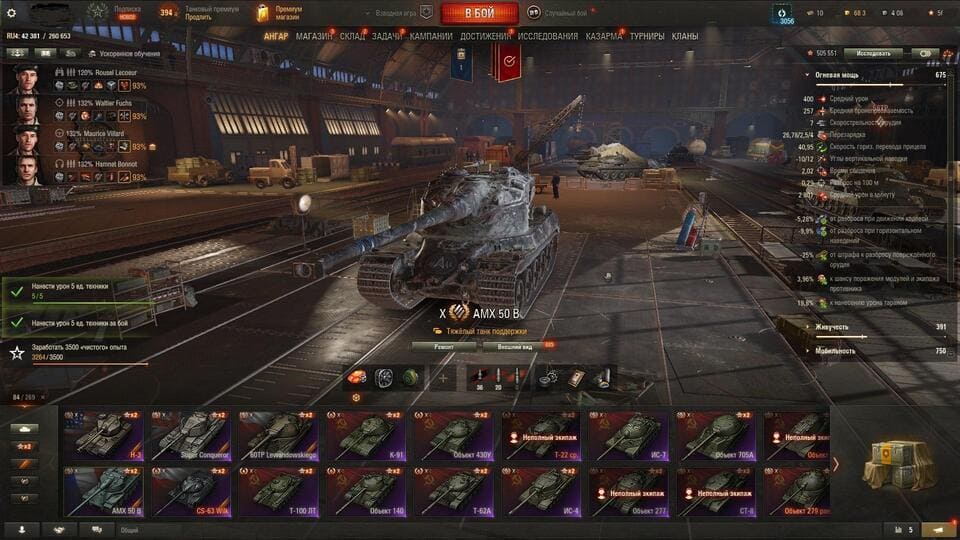Show the КАЗАРМА tab
Screen dimensions: 960x540
coord(604,36)
